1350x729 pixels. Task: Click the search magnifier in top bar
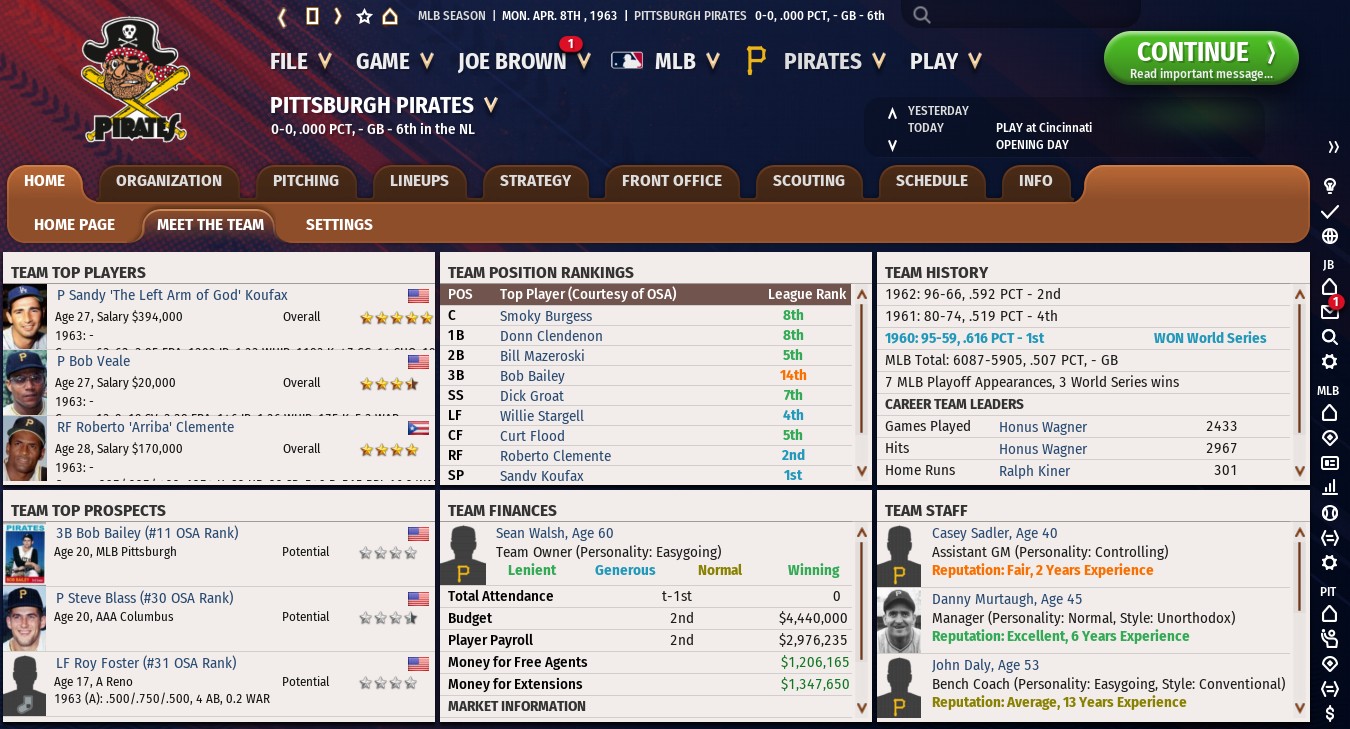922,15
